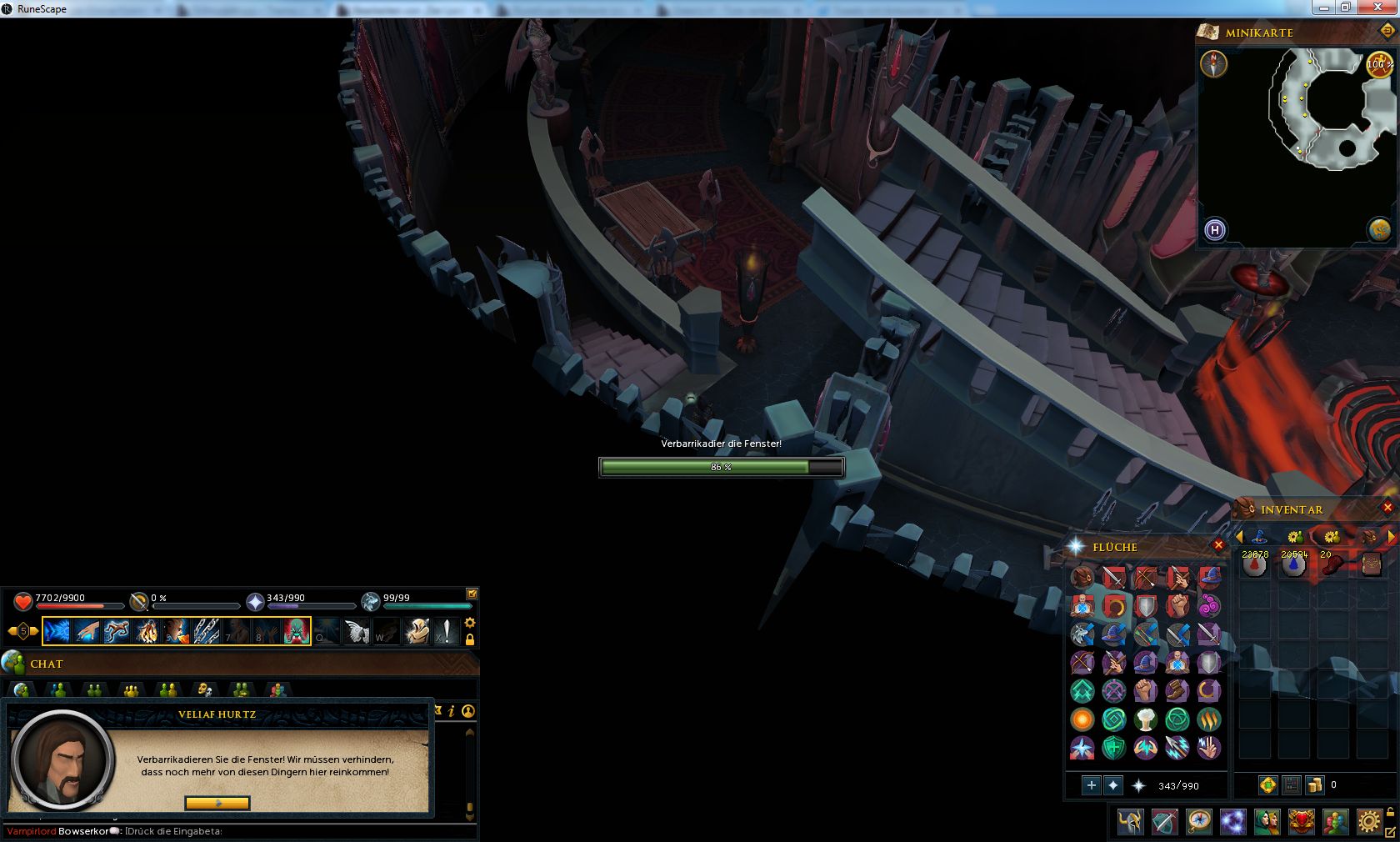Open the world map globe
The image size is (1400, 842).
point(1379,229)
